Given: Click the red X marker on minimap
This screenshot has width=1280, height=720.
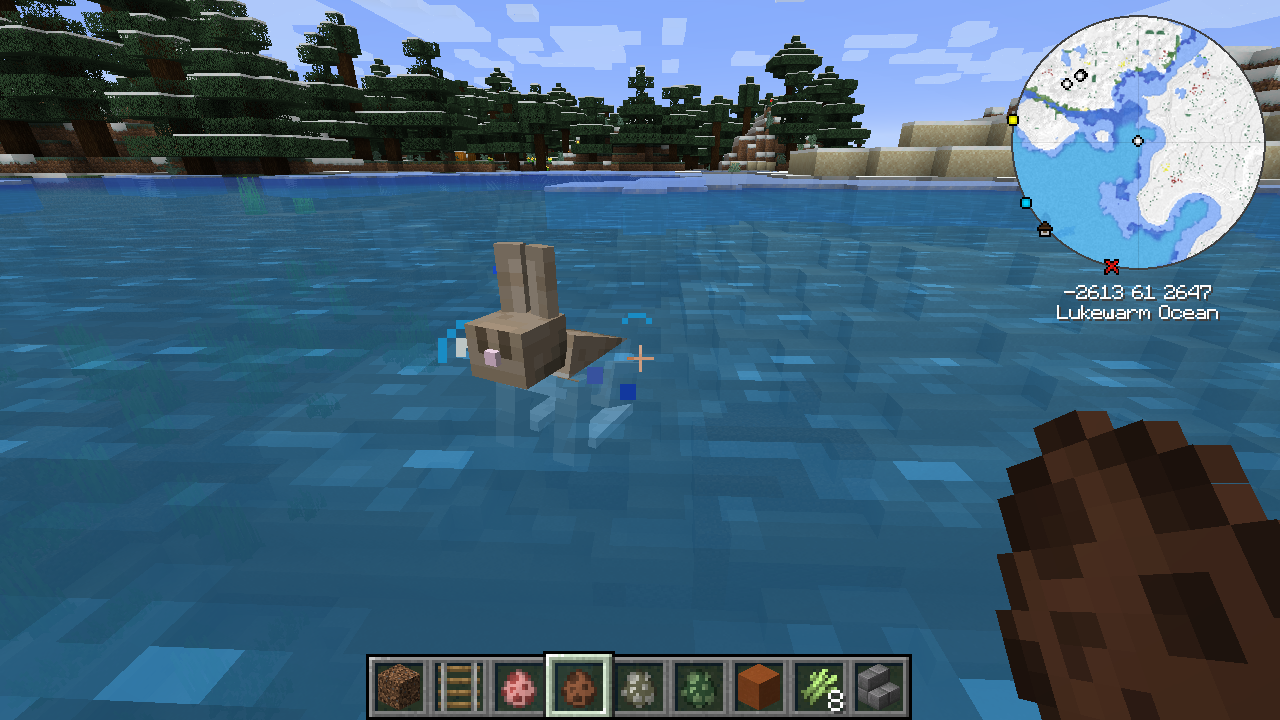Looking at the screenshot, I should point(1111,266).
